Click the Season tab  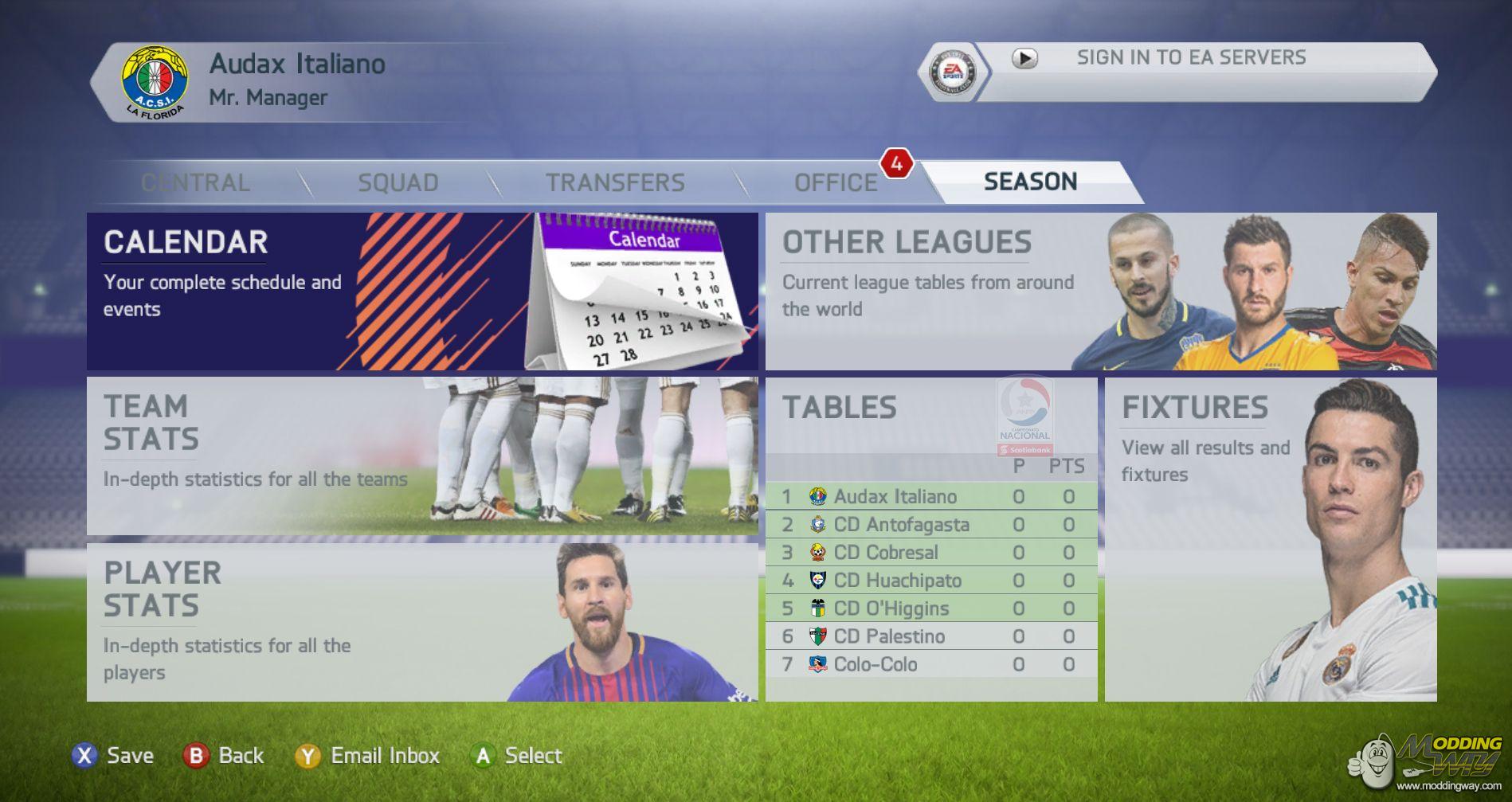(1030, 182)
